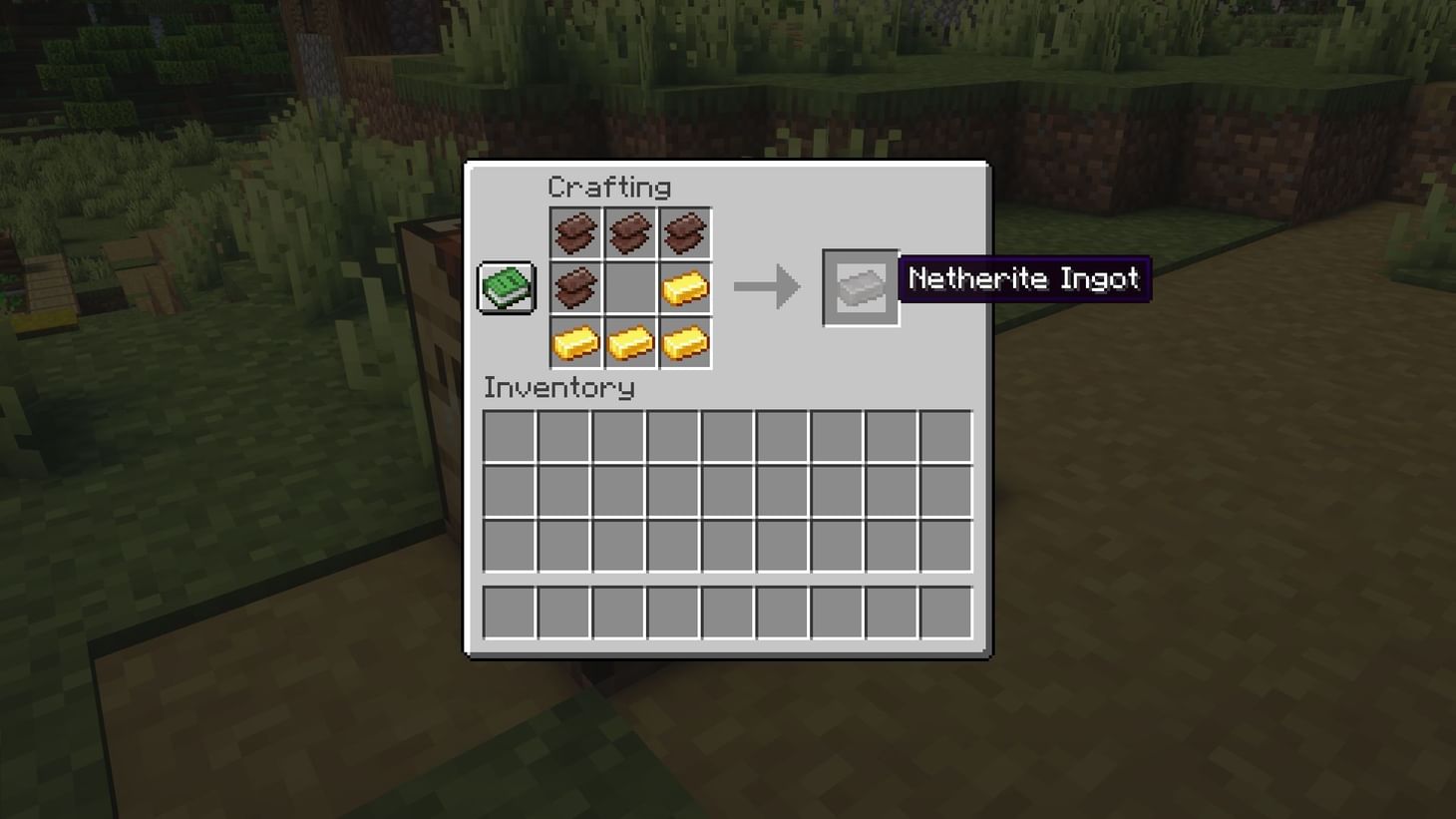Pick the netherite scrap in the top-right slot

pos(685,232)
